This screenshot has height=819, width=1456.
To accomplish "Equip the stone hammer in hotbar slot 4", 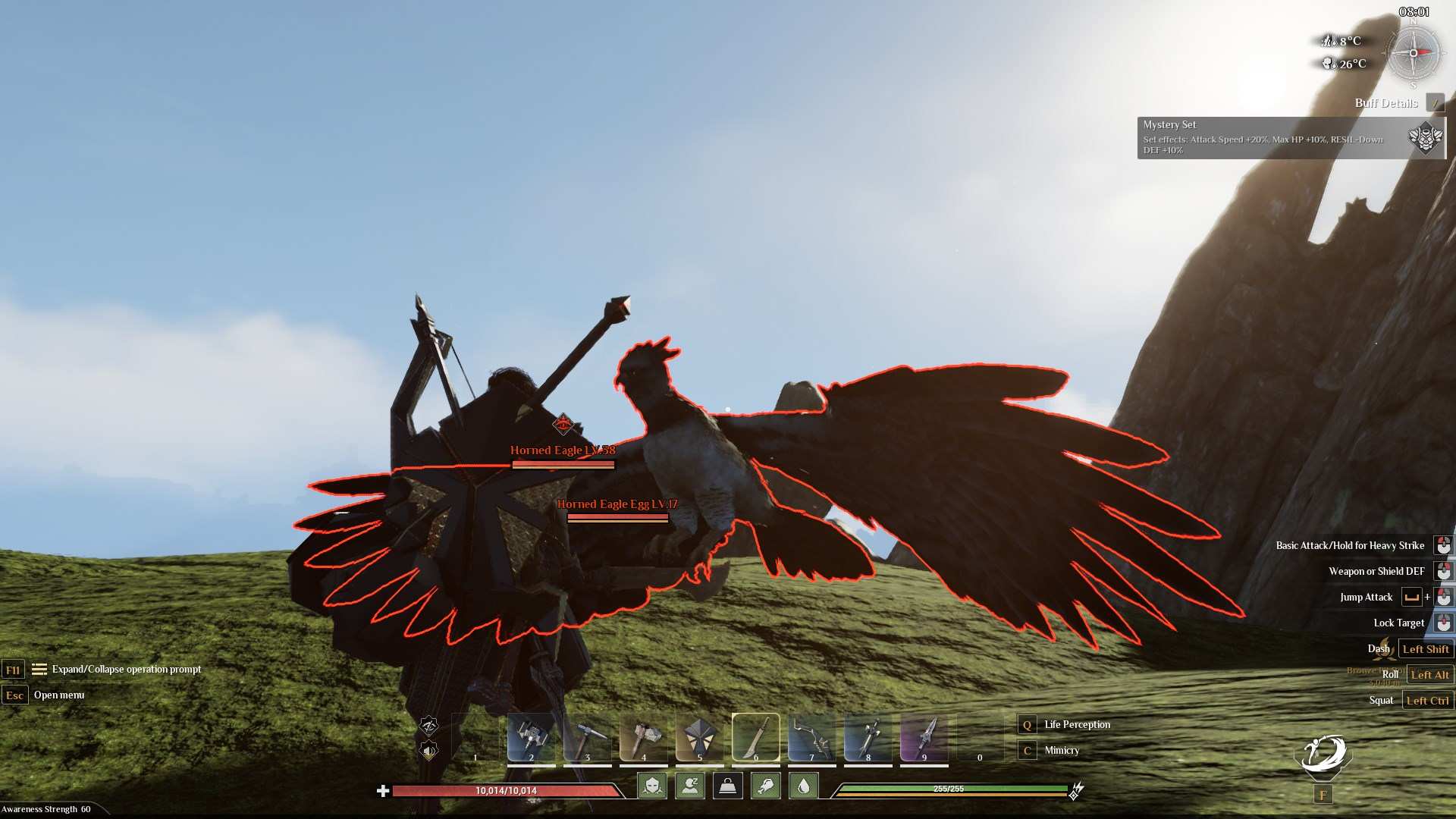I will pyautogui.click(x=643, y=736).
